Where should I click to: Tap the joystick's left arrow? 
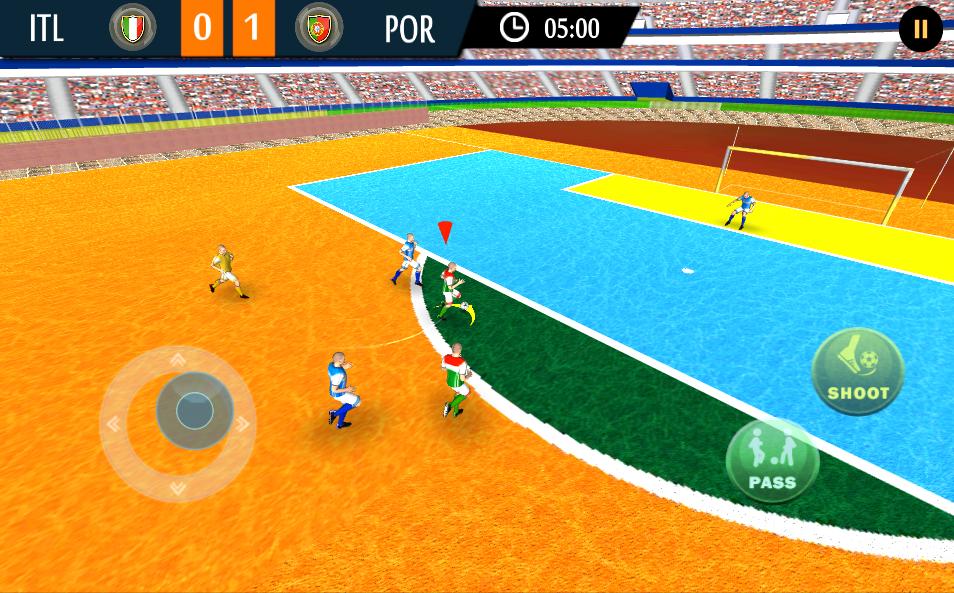tap(113, 423)
